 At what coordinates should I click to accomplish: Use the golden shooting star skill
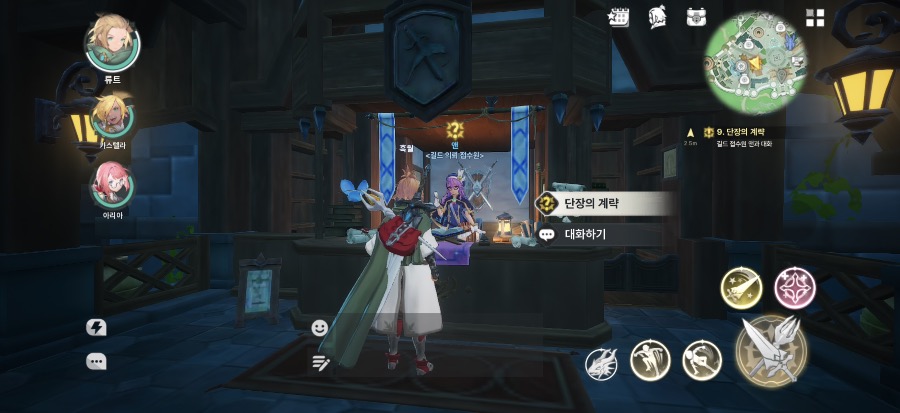click(741, 289)
